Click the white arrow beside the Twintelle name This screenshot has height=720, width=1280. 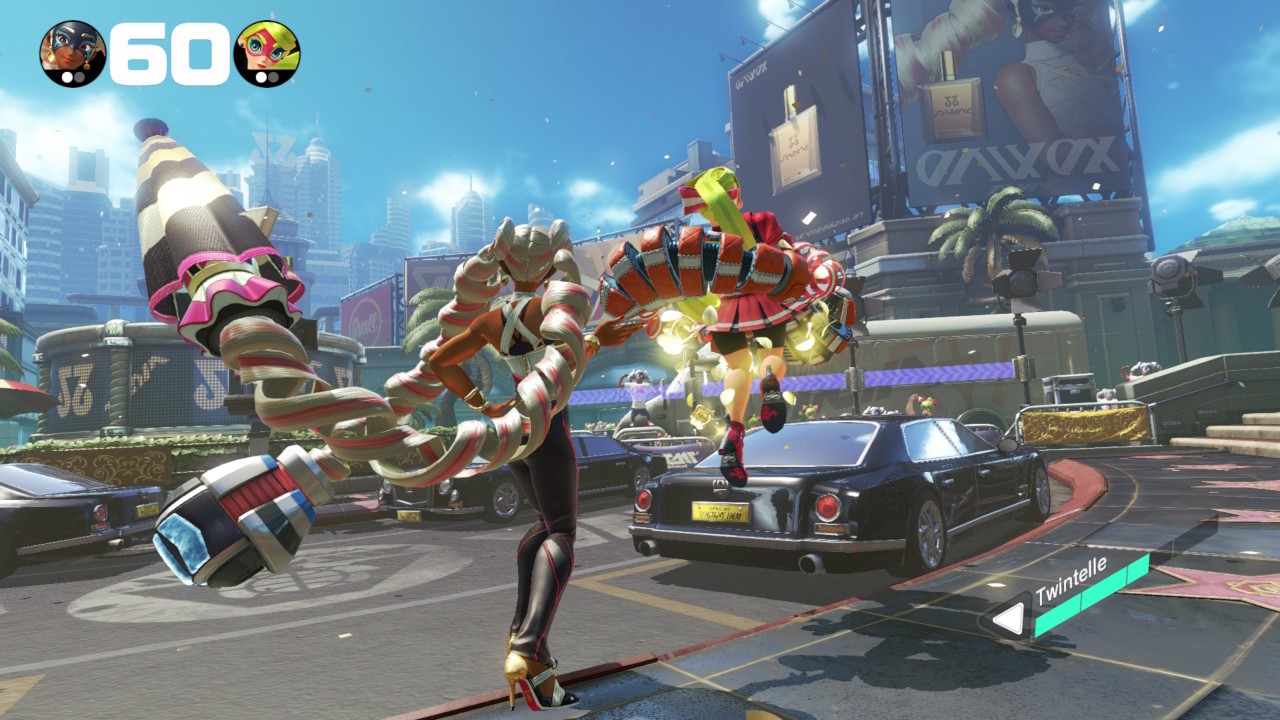(x=1008, y=620)
